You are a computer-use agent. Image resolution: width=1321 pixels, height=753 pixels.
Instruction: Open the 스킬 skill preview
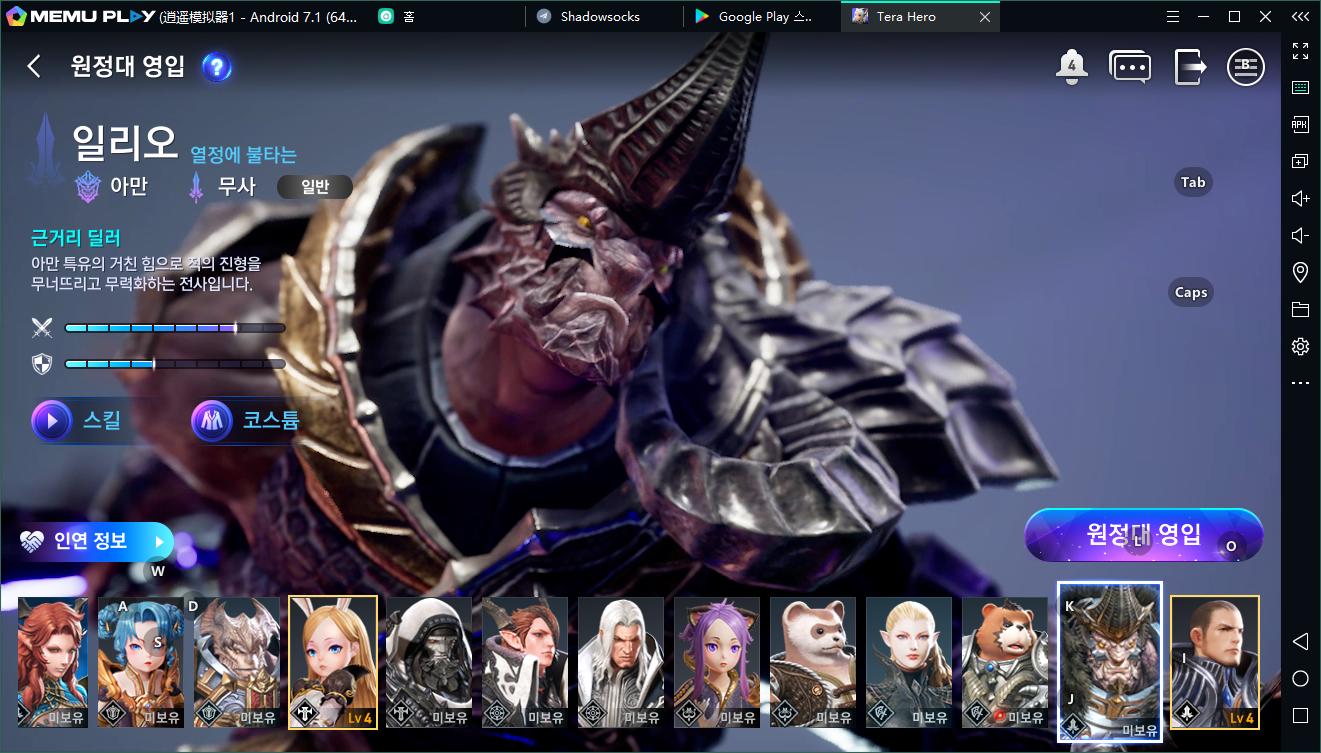[x=80, y=421]
